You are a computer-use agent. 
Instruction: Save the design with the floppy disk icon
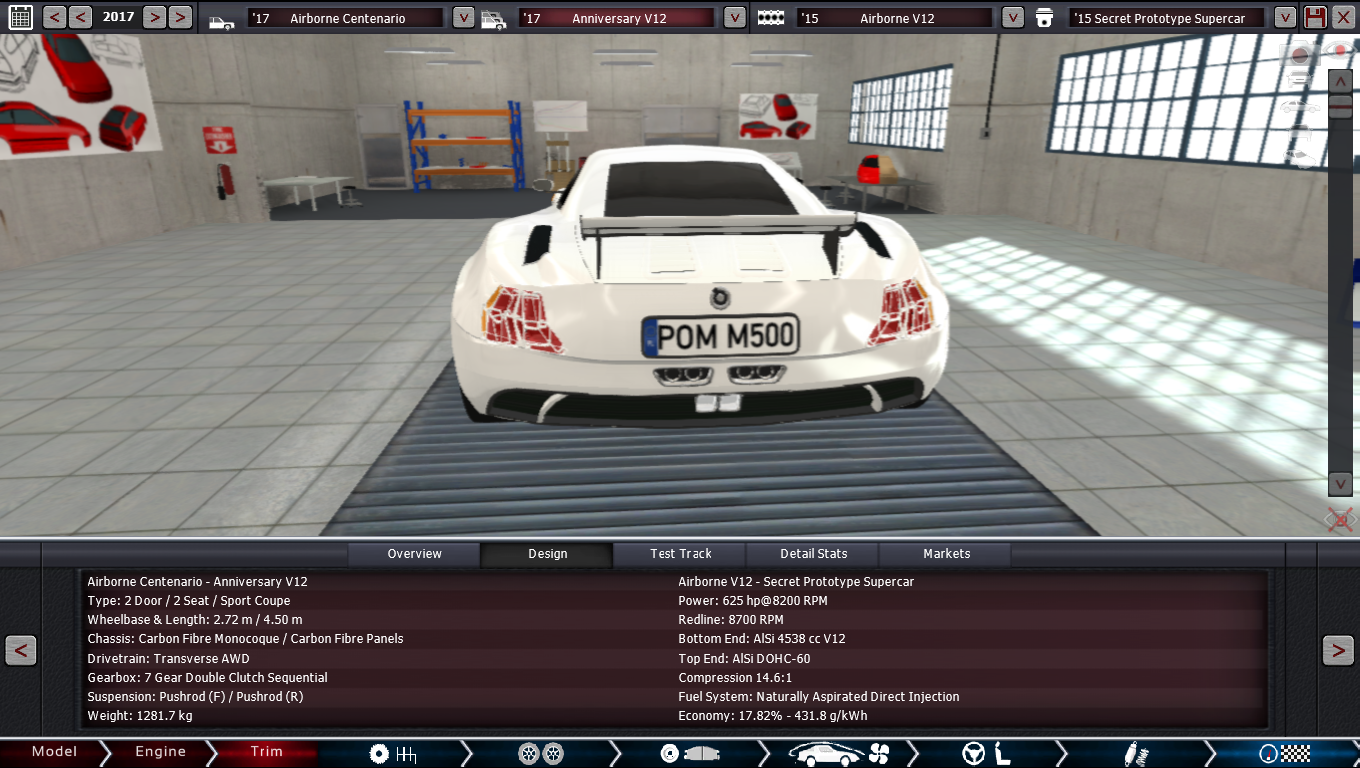tap(1316, 17)
